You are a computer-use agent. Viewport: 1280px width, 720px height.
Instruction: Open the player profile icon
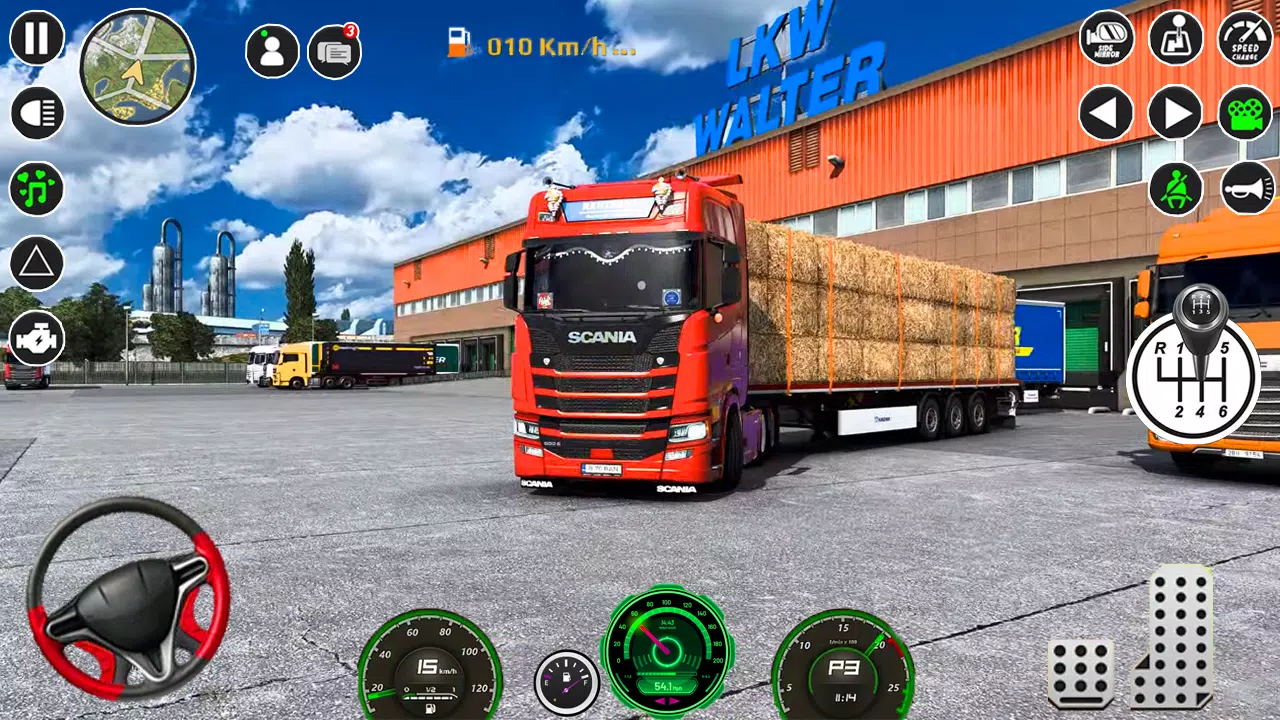point(271,49)
